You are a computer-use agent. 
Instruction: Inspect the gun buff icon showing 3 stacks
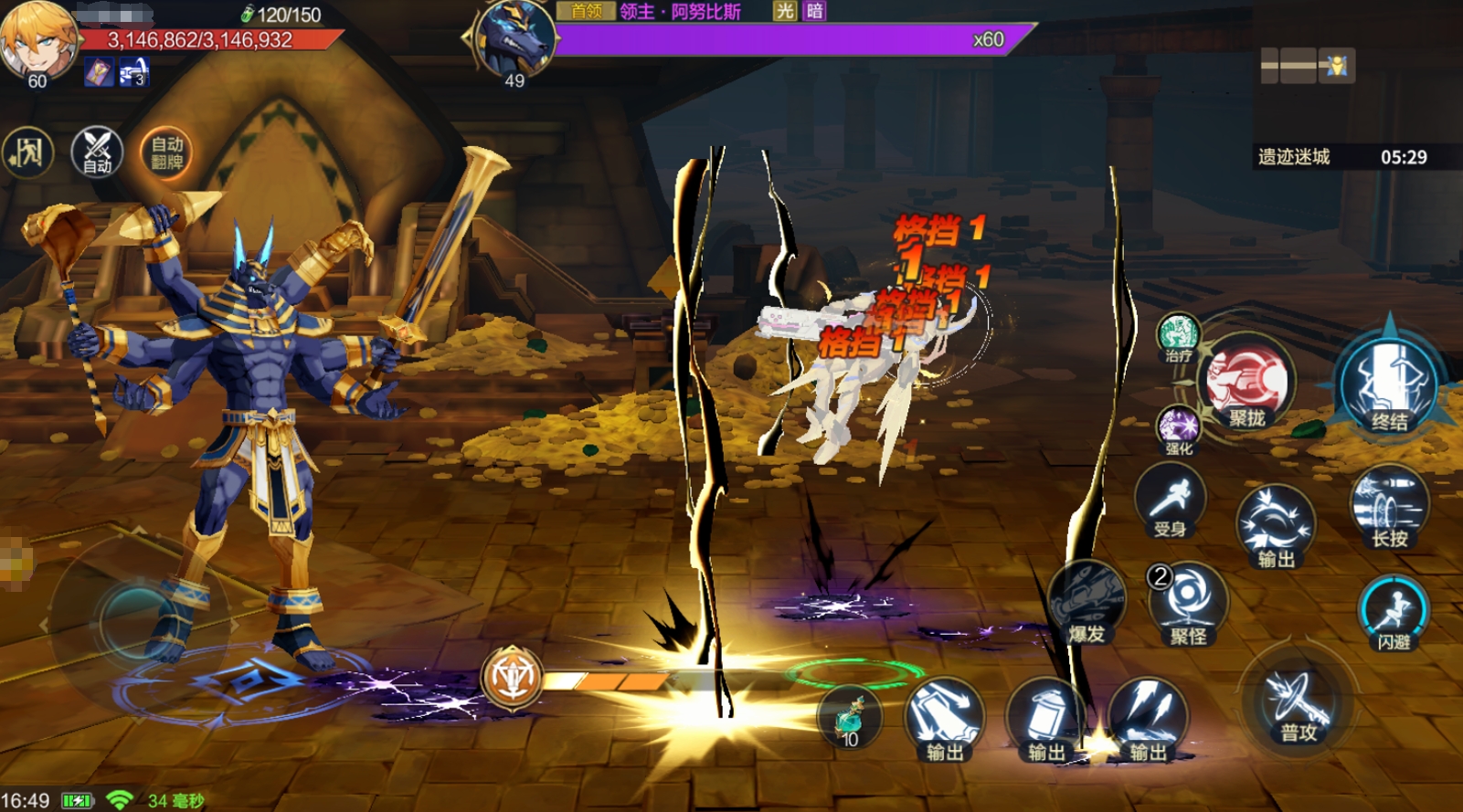133,72
